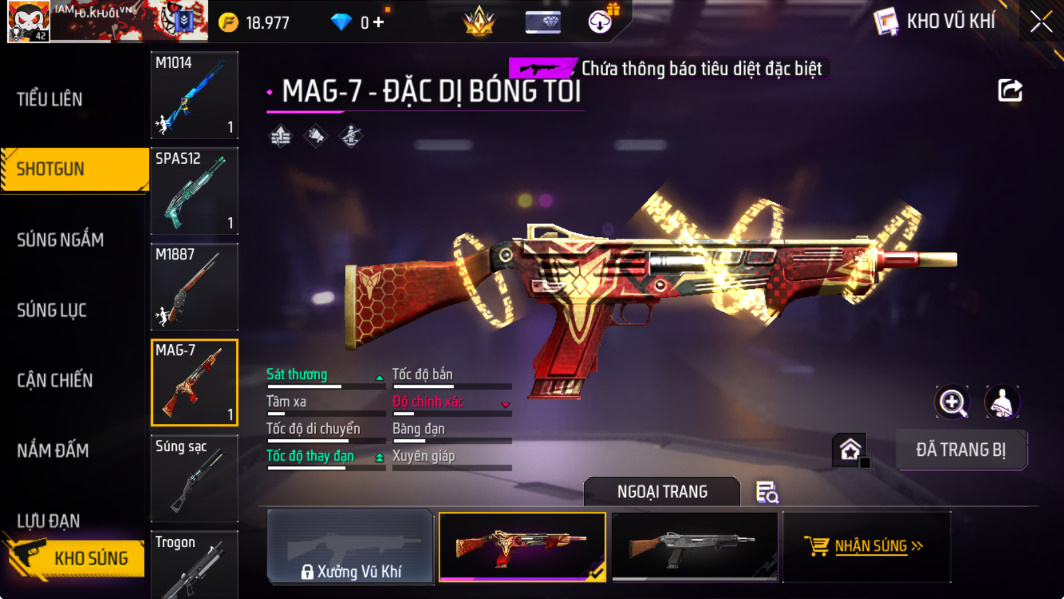Open the Súng Lục category
This screenshot has height=599, width=1064.
coord(52,310)
